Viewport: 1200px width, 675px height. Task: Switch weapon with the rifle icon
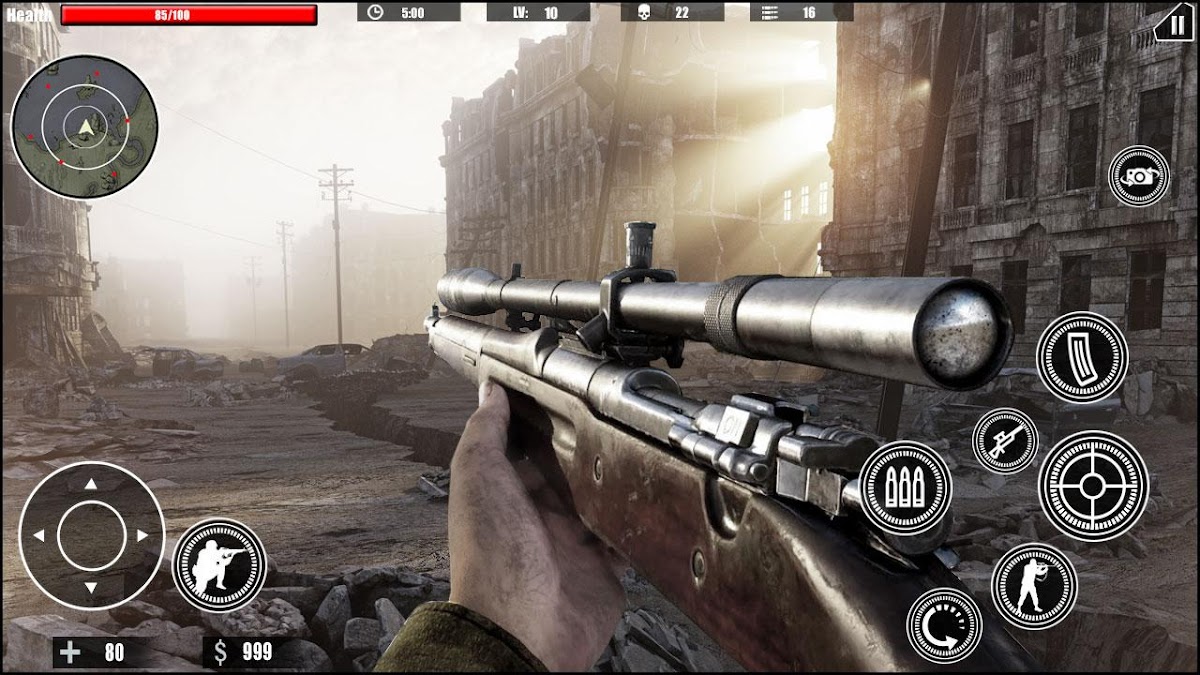coord(1005,440)
